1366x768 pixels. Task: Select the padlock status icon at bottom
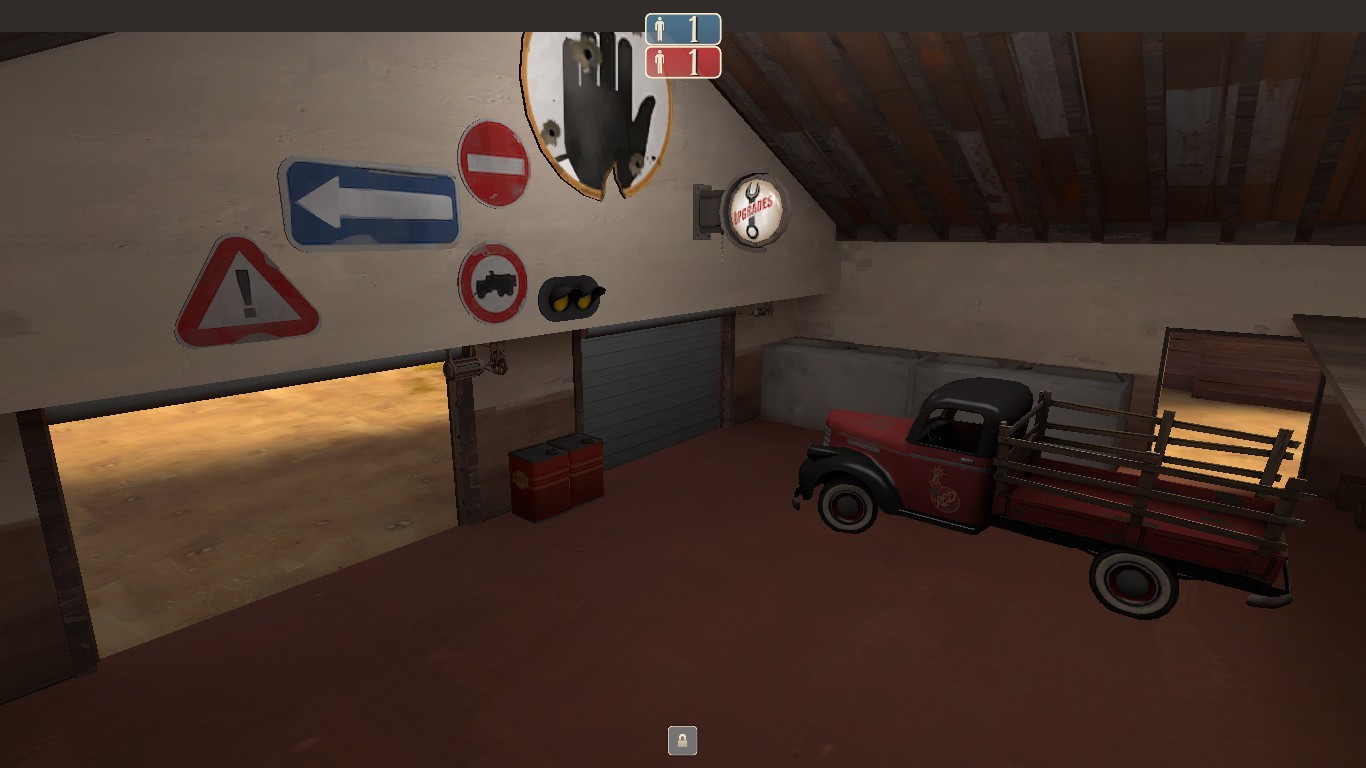pos(682,741)
